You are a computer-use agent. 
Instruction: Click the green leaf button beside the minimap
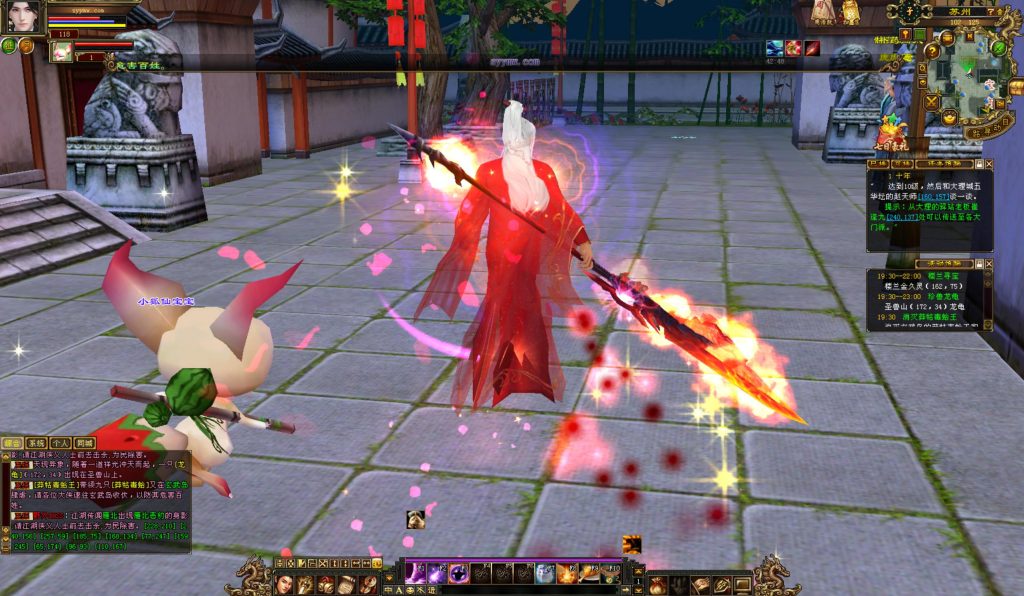(x=998, y=47)
